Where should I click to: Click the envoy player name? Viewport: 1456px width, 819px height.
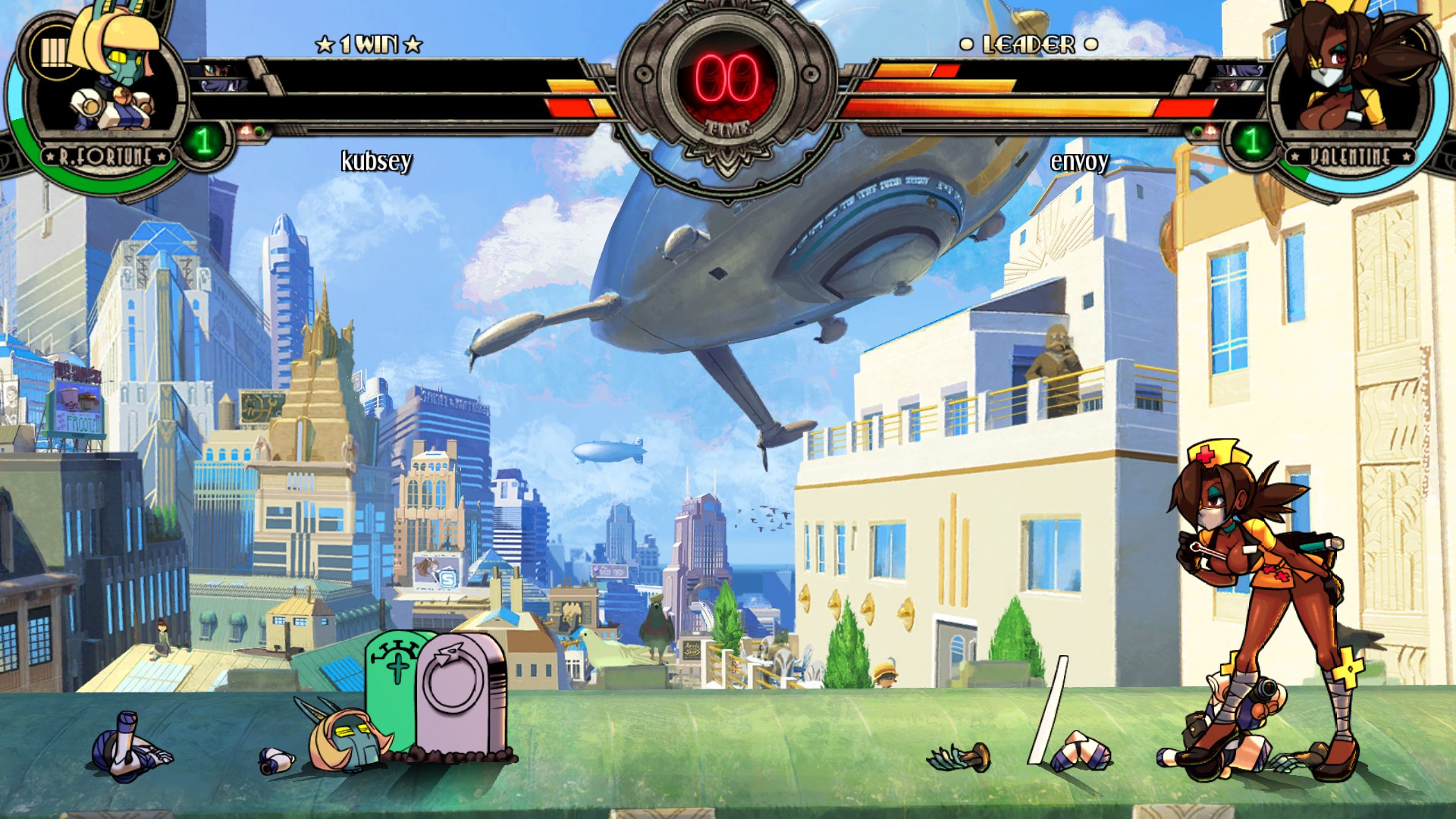pyautogui.click(x=1078, y=162)
